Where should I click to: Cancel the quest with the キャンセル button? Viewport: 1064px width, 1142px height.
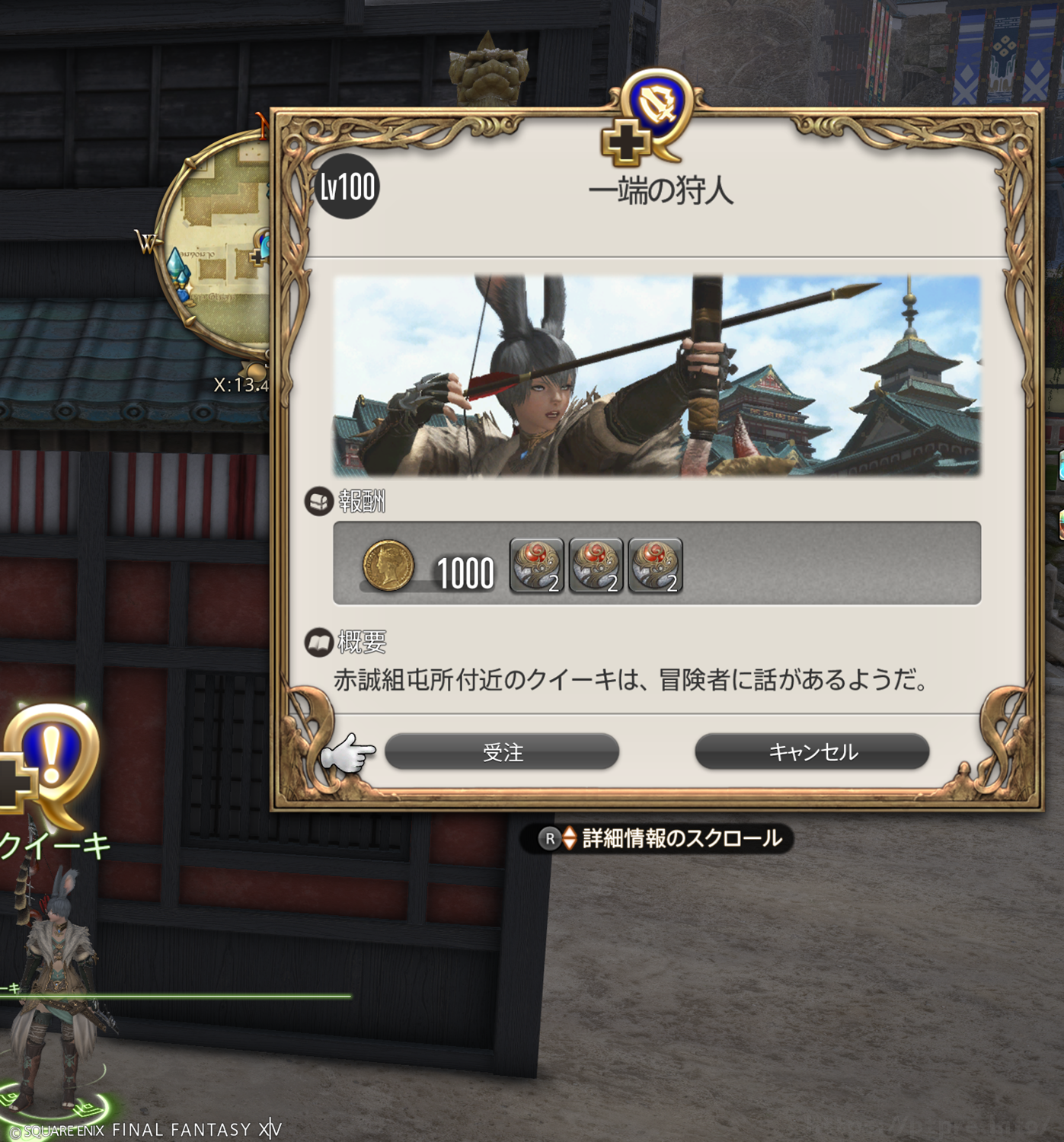coord(812,752)
